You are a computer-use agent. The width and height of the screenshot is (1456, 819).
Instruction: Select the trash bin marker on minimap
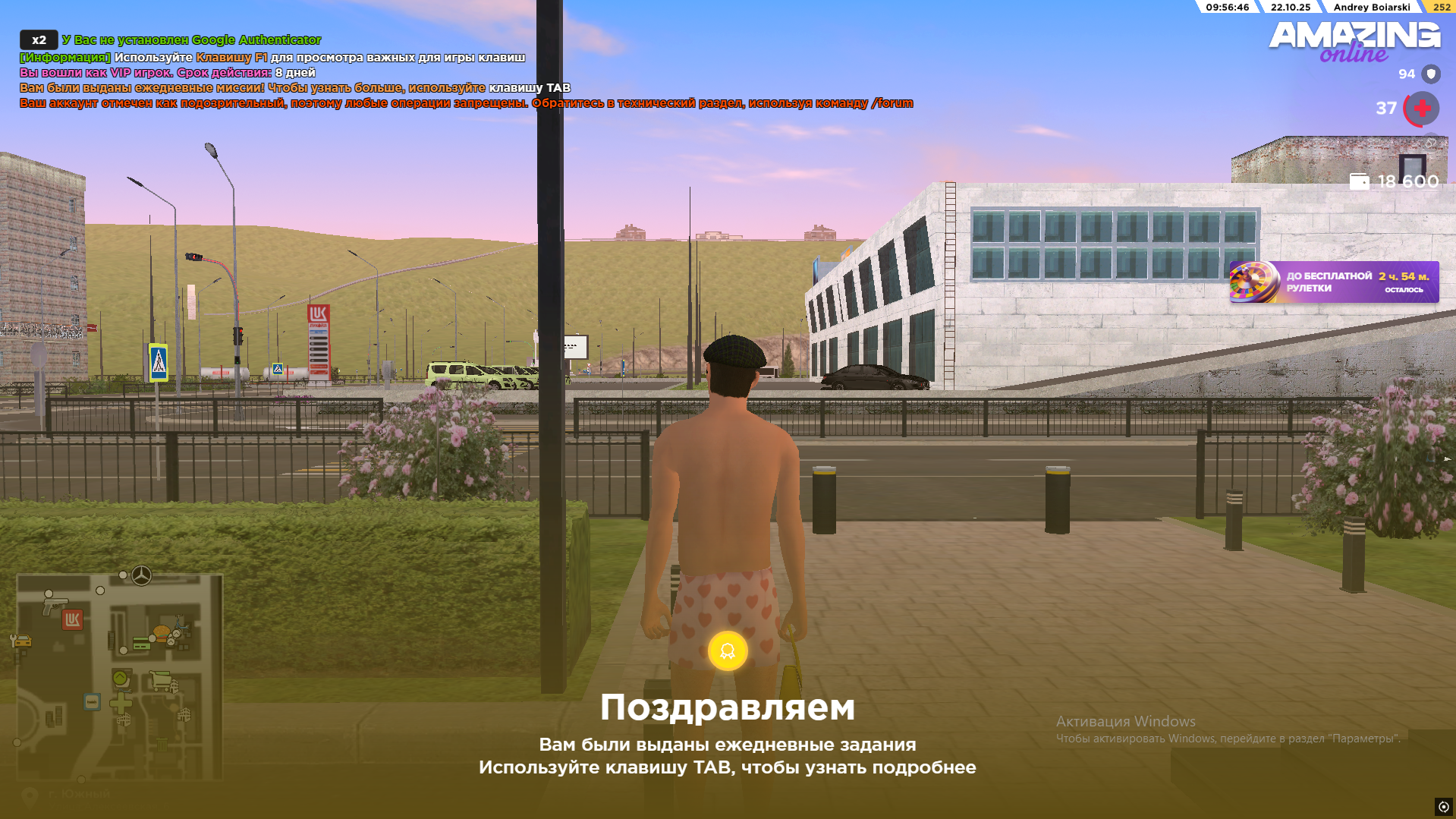[162, 745]
